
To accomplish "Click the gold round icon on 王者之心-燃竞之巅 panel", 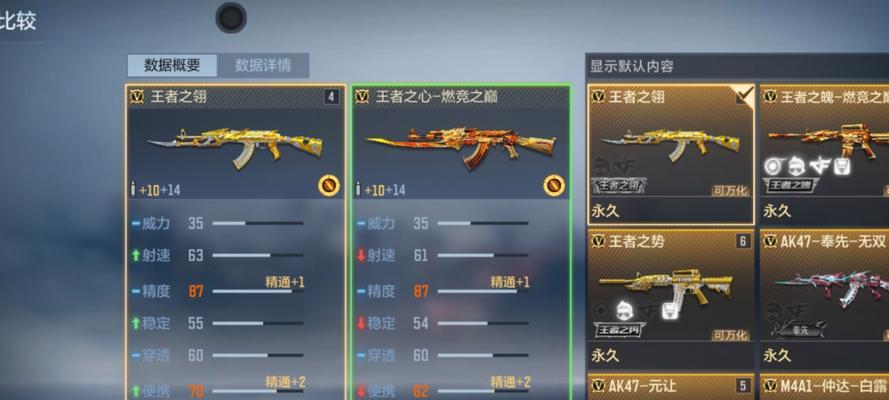I will pyautogui.click(x=553, y=185).
